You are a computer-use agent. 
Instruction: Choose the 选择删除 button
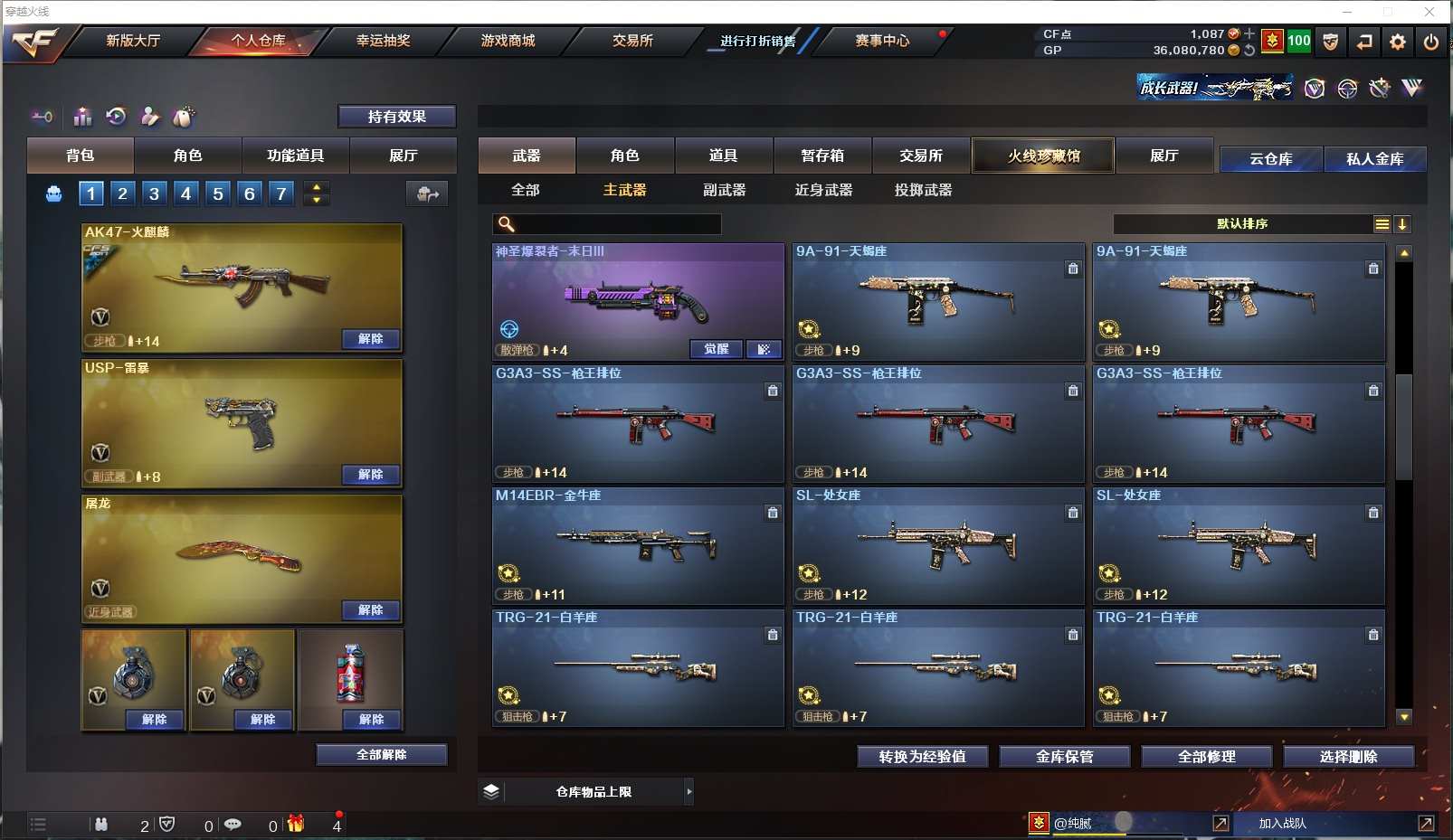(1348, 757)
